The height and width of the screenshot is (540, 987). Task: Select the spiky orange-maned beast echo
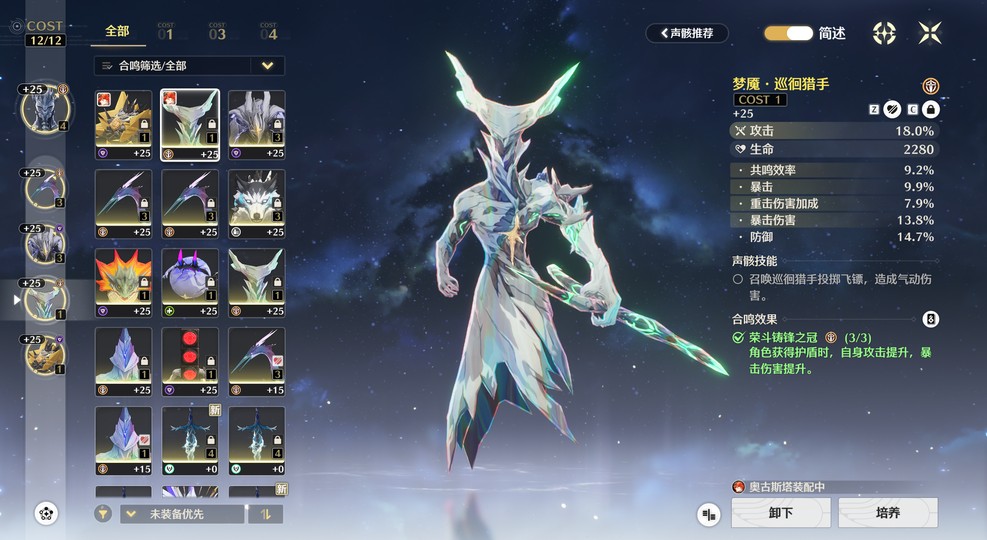pos(123,277)
